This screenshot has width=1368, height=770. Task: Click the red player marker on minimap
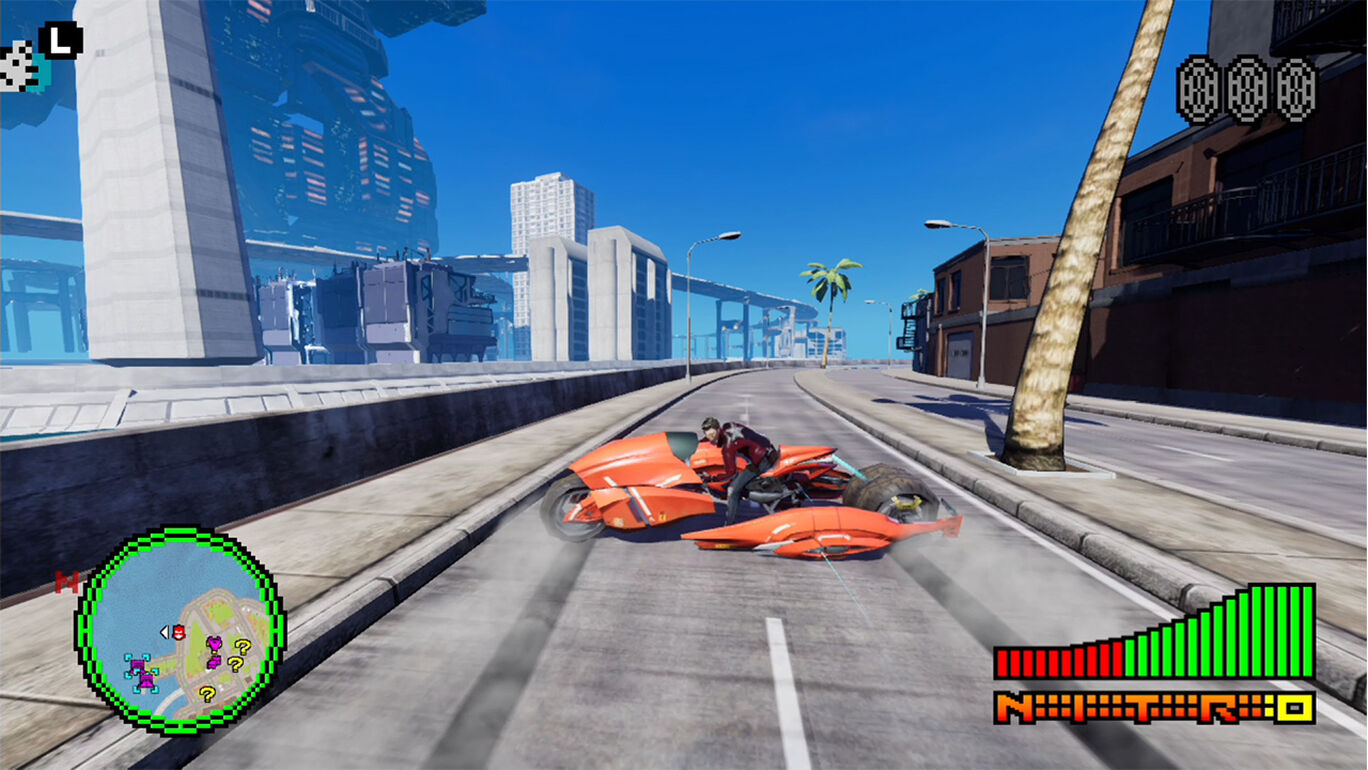tap(179, 632)
